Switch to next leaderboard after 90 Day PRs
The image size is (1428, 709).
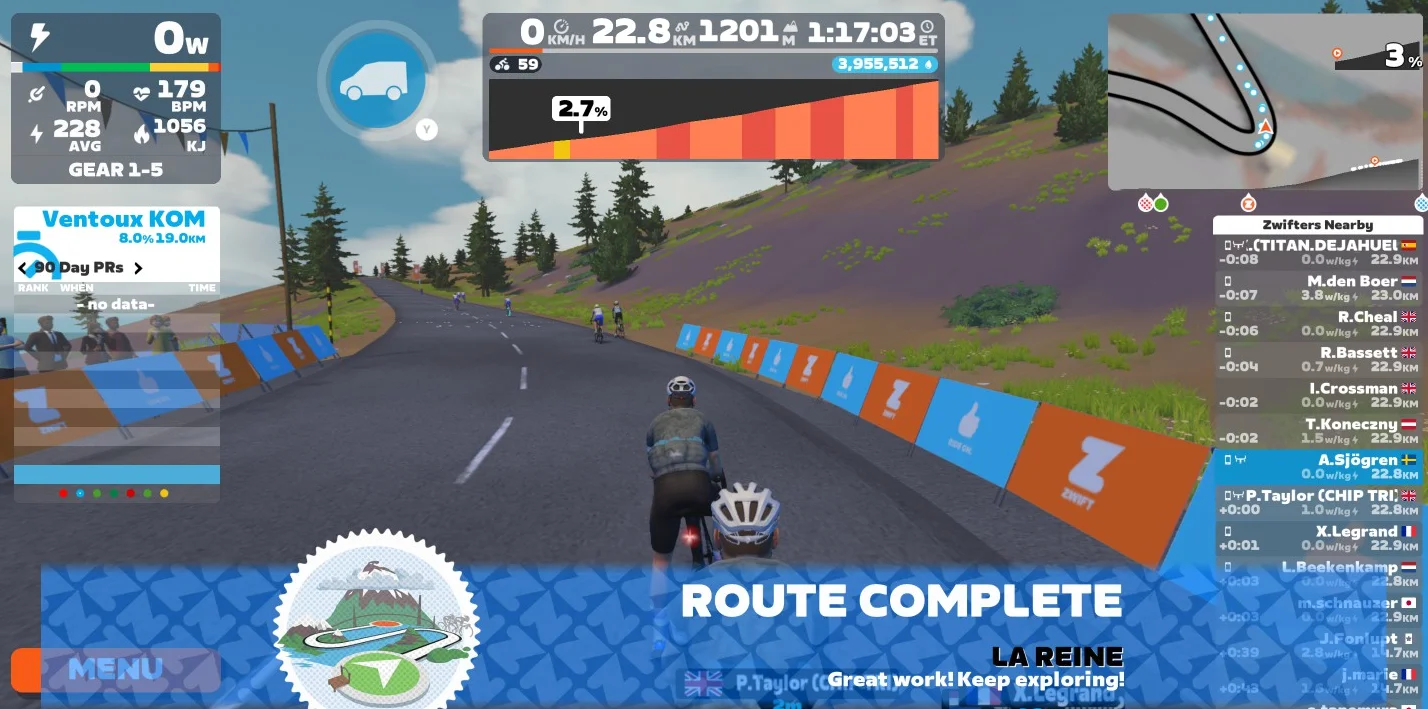tap(138, 268)
